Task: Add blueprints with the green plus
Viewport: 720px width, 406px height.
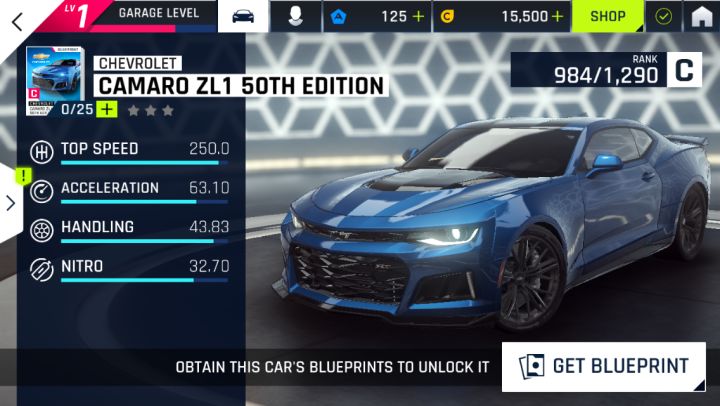Action: [106, 109]
